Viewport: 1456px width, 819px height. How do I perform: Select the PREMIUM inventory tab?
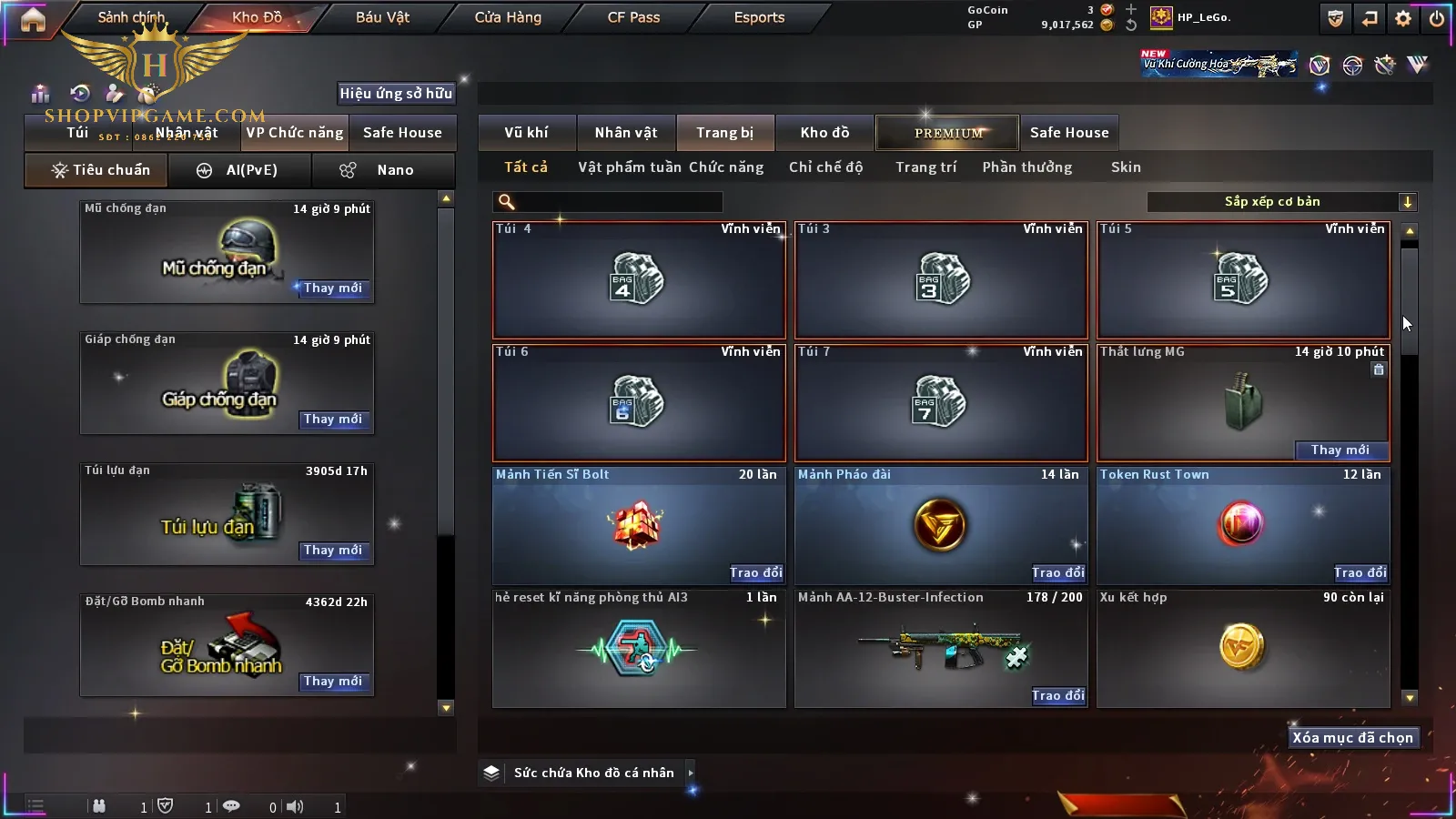[948, 133]
